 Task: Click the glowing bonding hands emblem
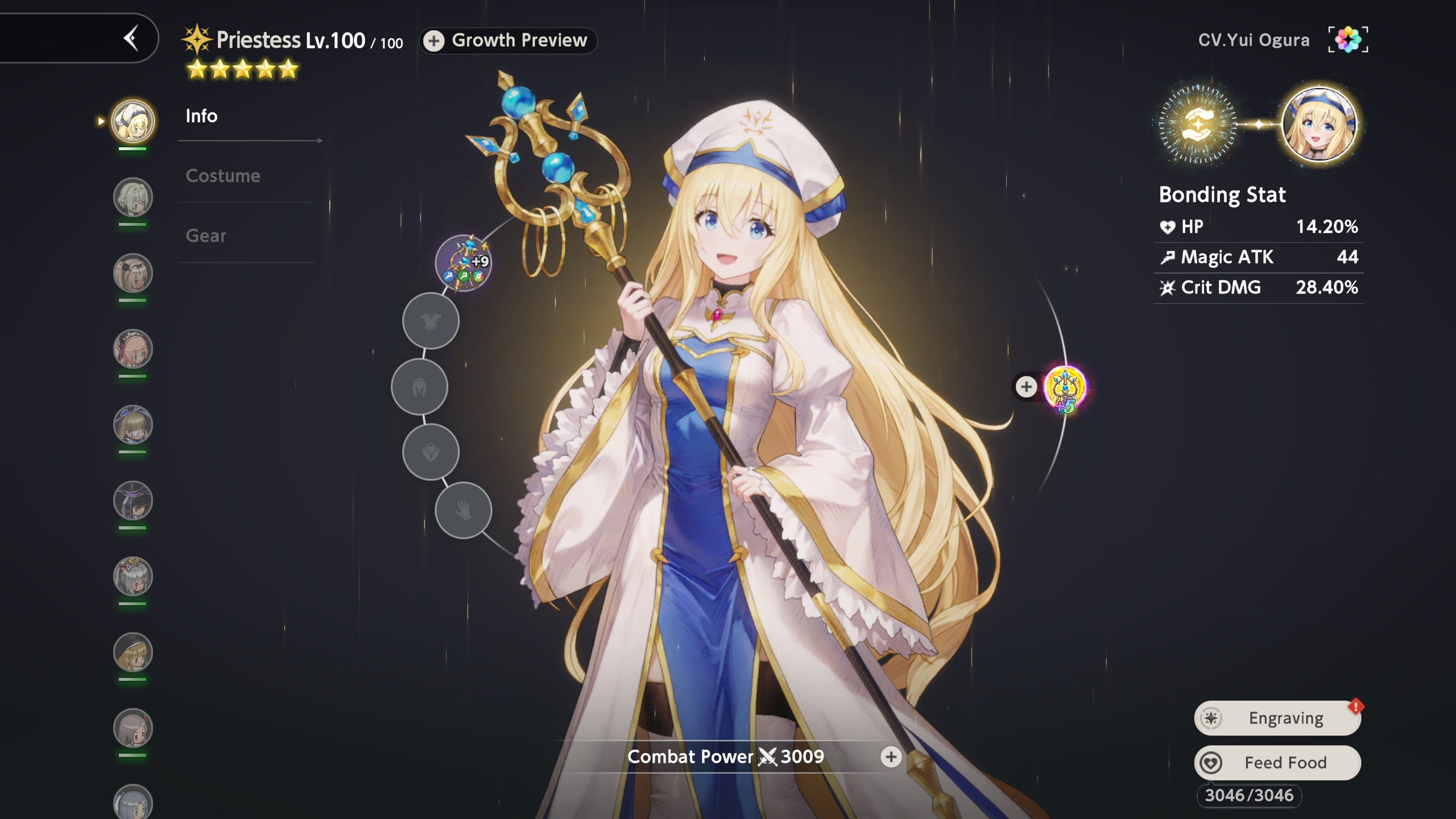[1197, 123]
